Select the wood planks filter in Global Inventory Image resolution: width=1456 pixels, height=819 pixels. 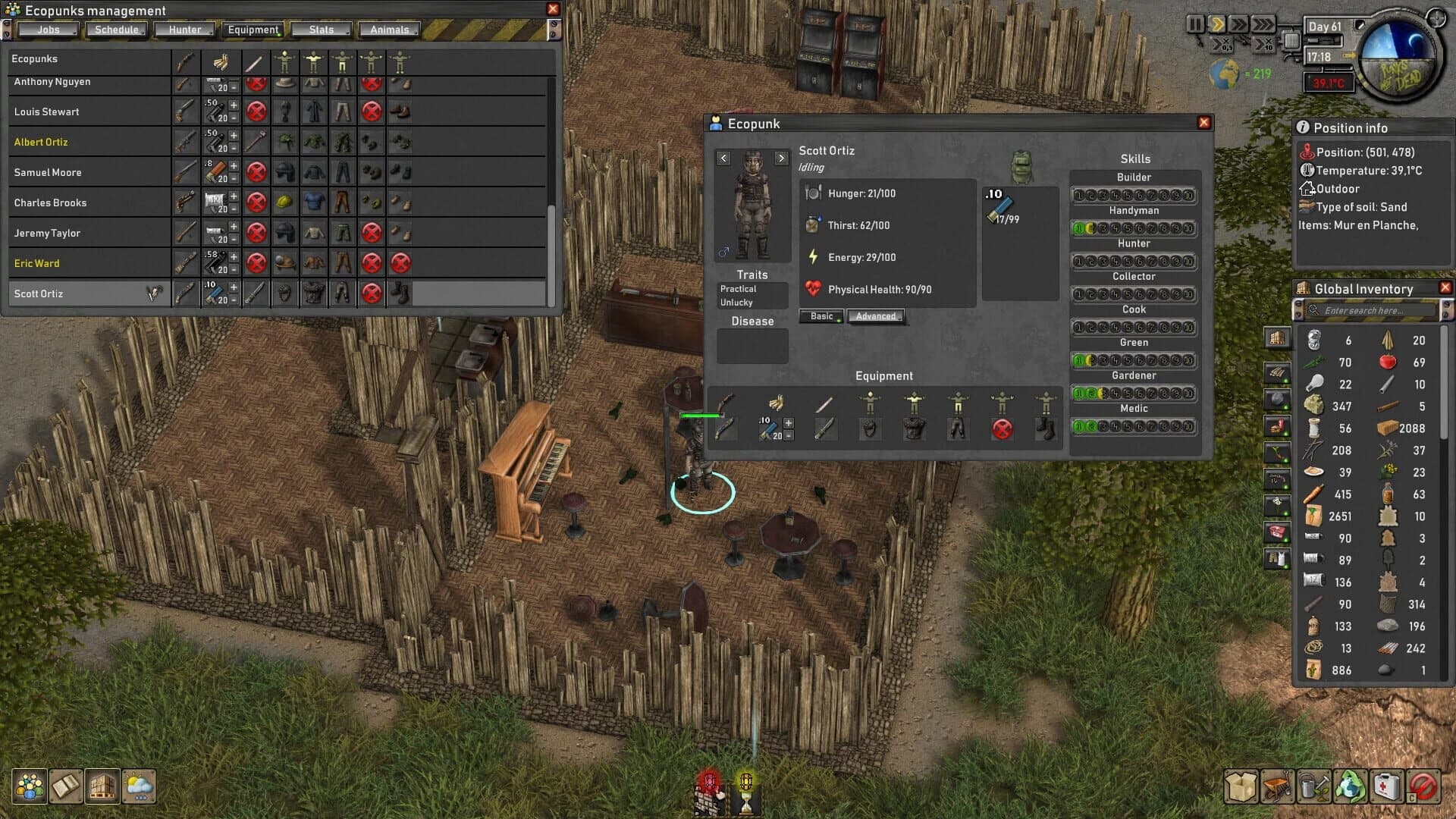tap(1277, 372)
